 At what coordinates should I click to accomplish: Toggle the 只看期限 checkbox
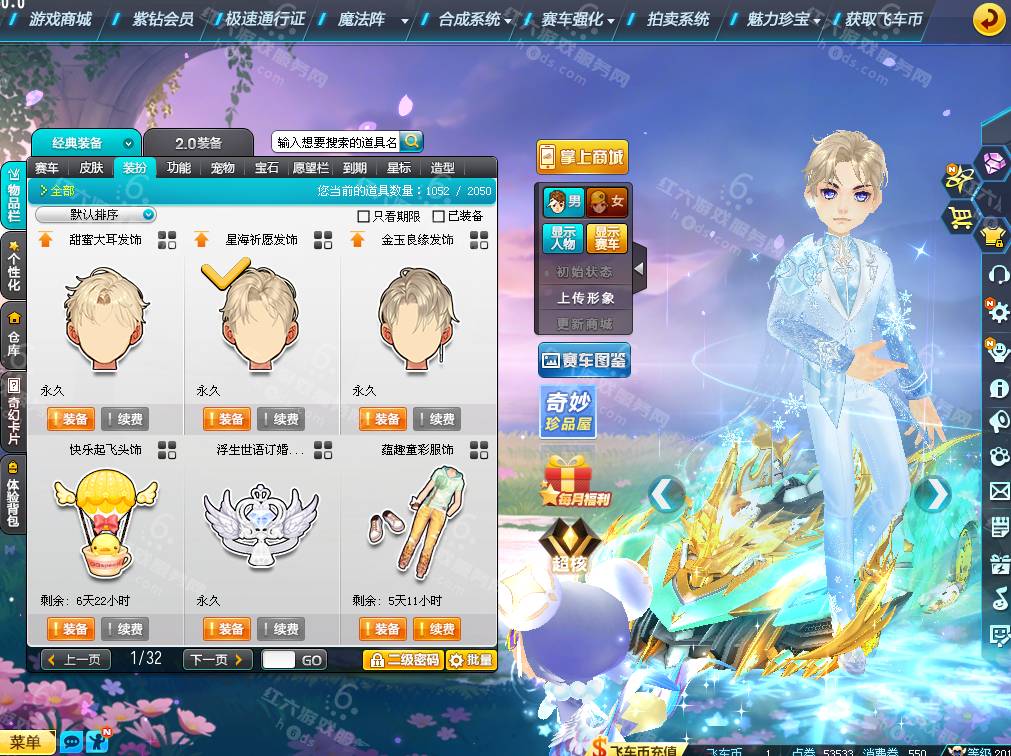364,216
